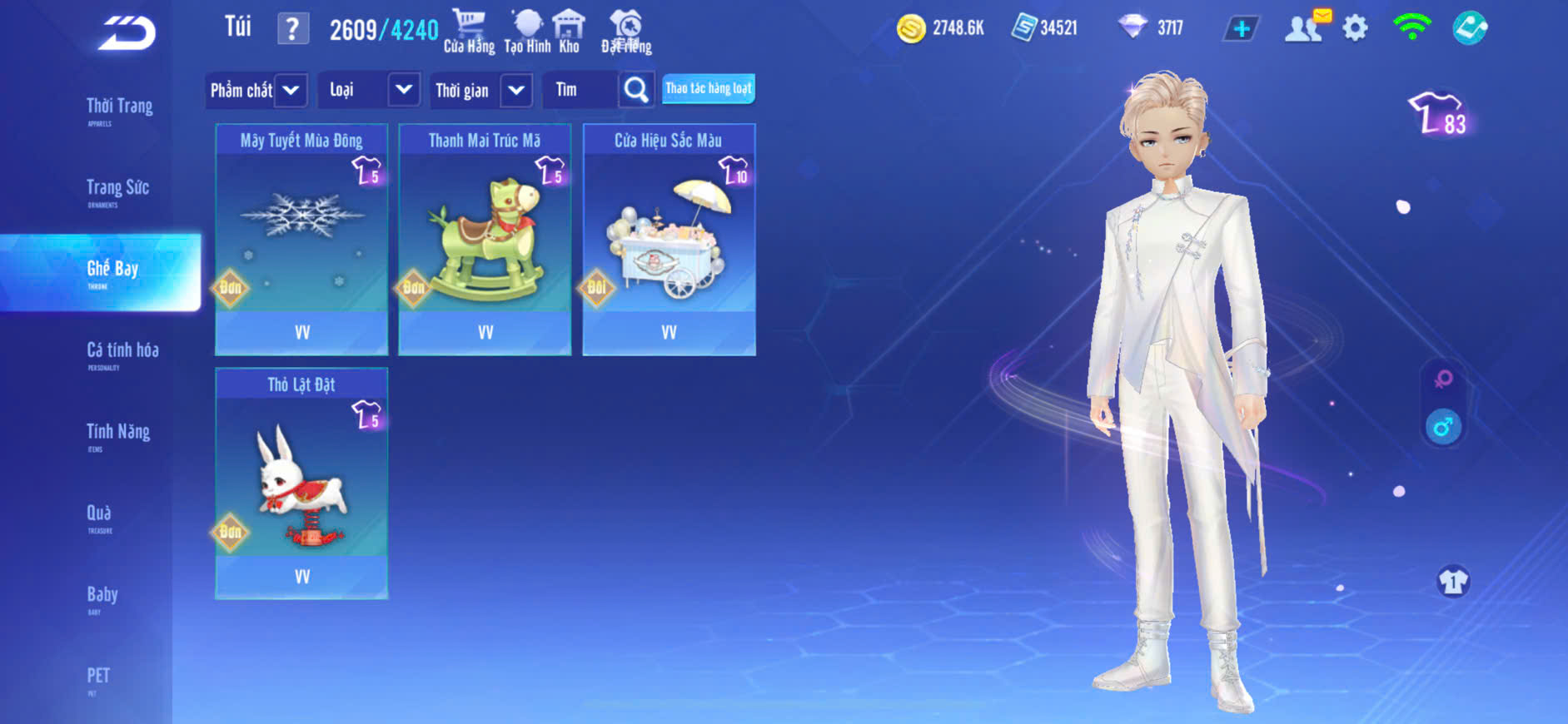Choose the Thanh Mai Trúc Mã rocking horse
The height and width of the screenshot is (724, 1568).
485,240
